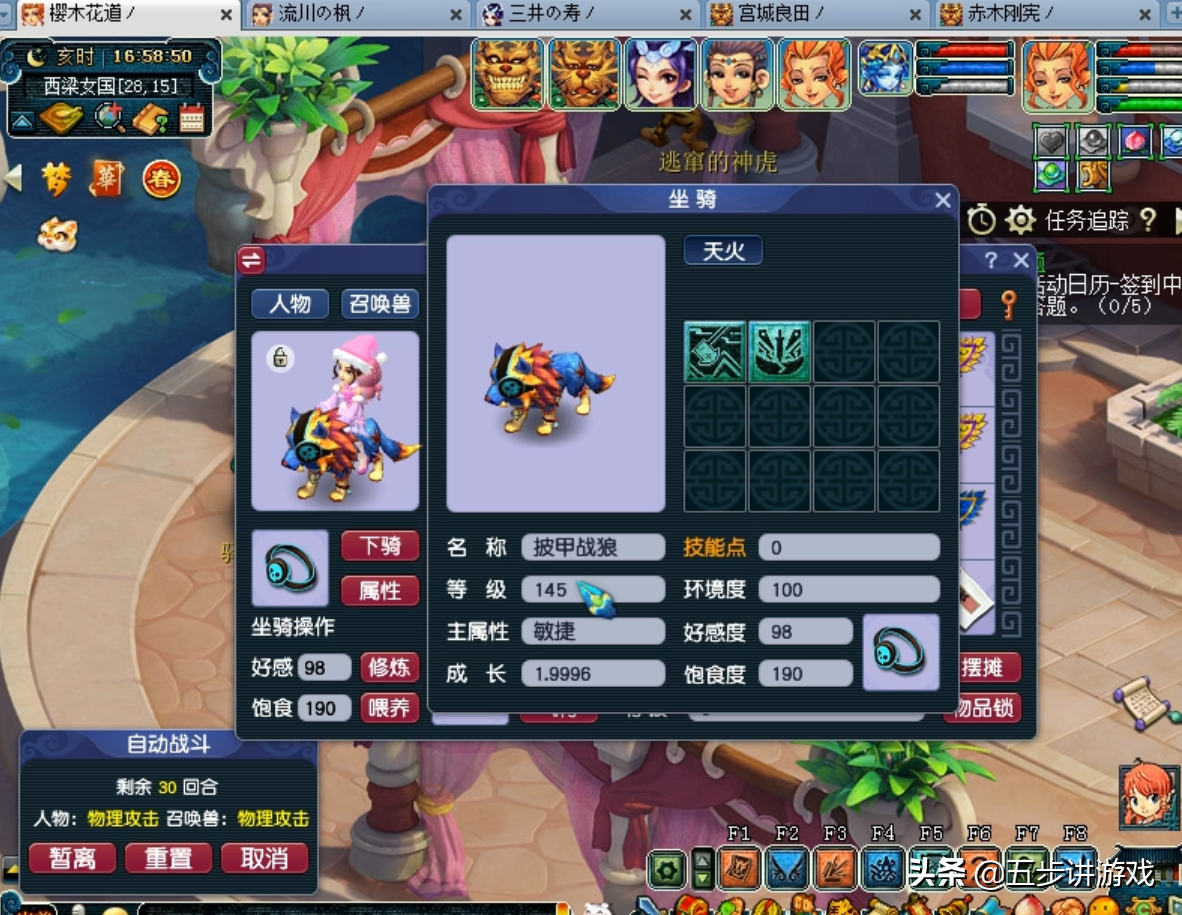This screenshot has width=1182, height=915.
Task: Open the mount 属性 panel
Action: [x=380, y=591]
